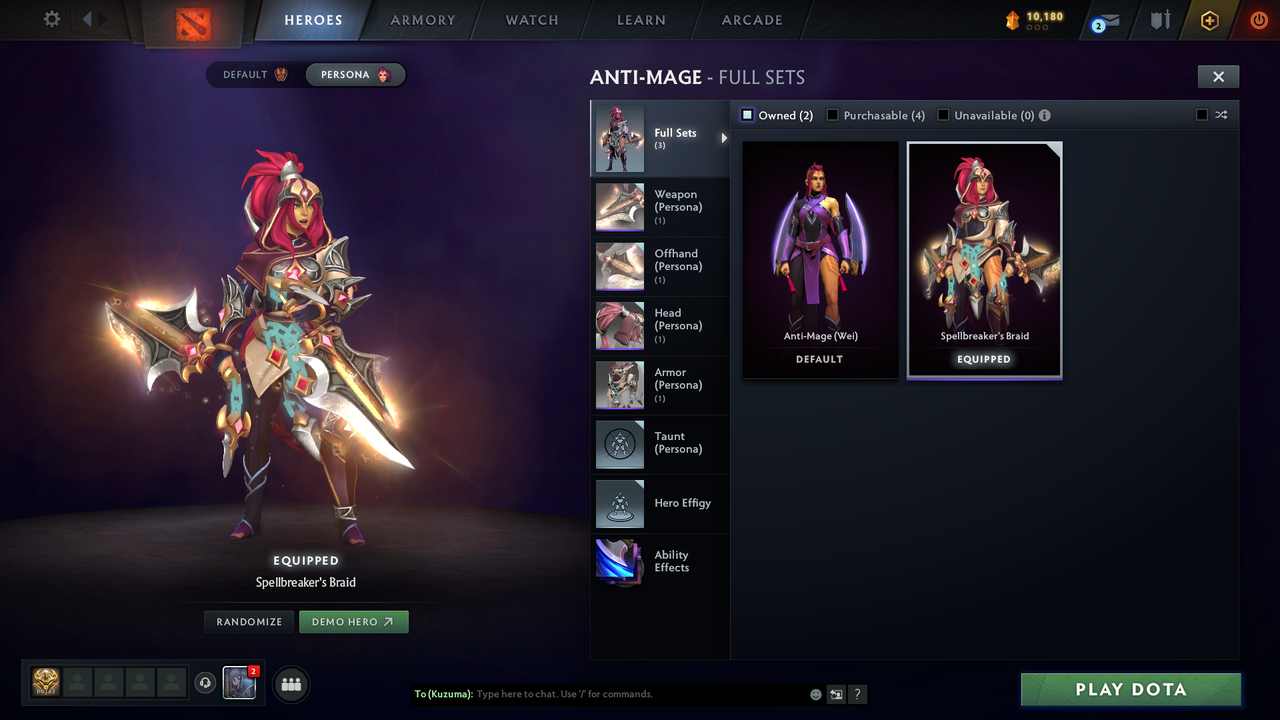Select the Anti-Mage (Wei) default set thumbnail
The image size is (1280, 720).
820,250
